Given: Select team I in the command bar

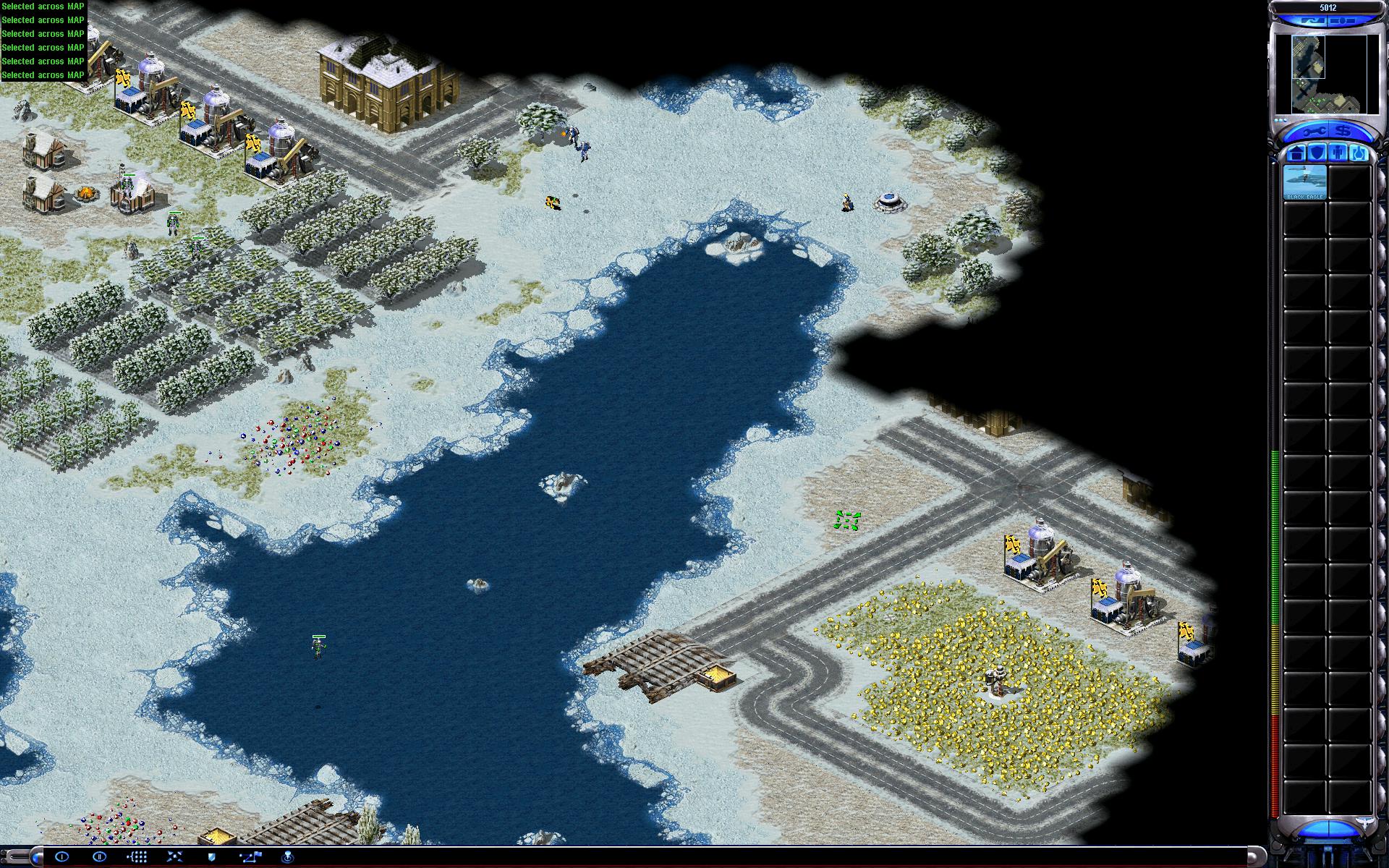Looking at the screenshot, I should tap(62, 857).
